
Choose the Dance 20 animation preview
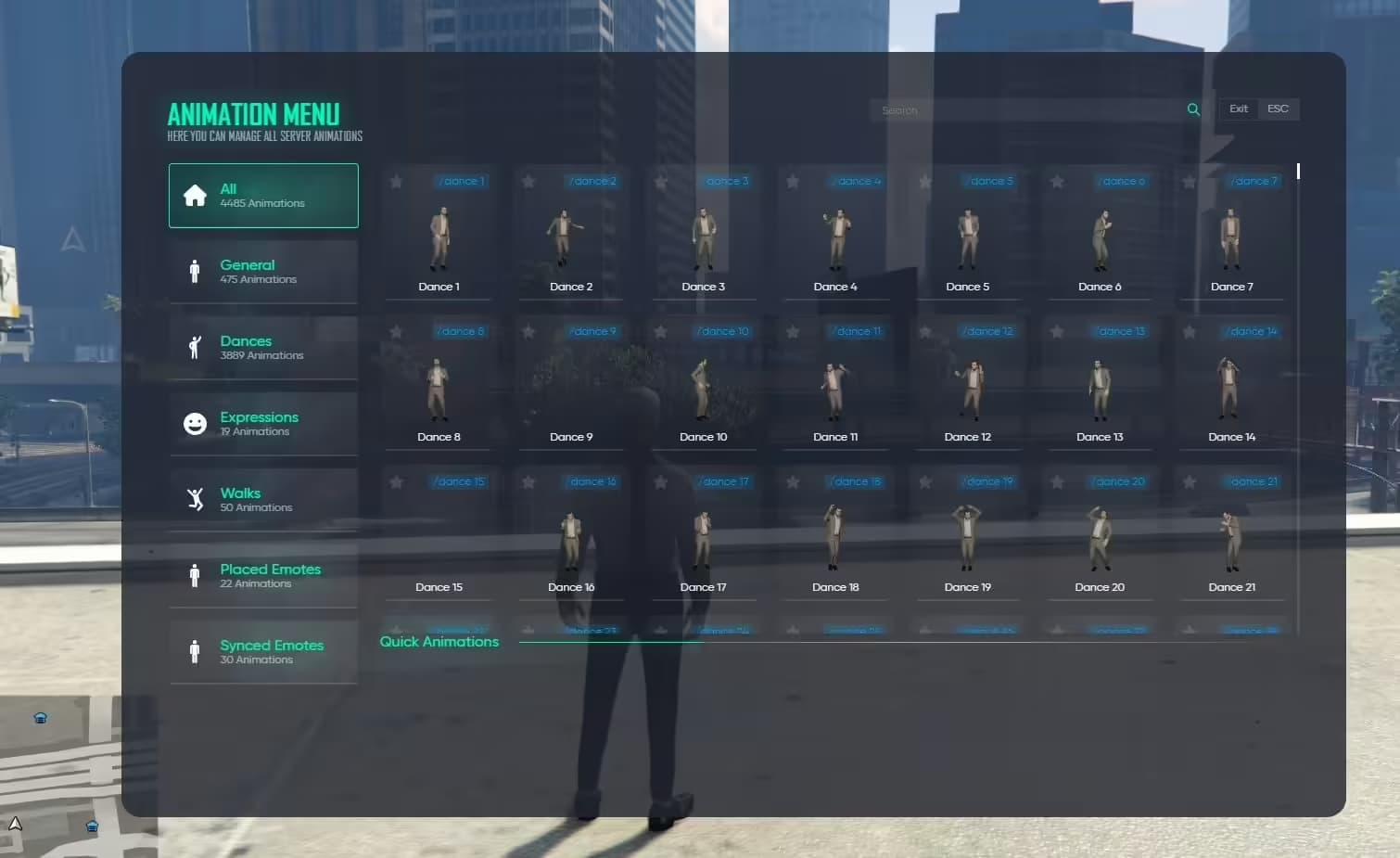(1100, 540)
